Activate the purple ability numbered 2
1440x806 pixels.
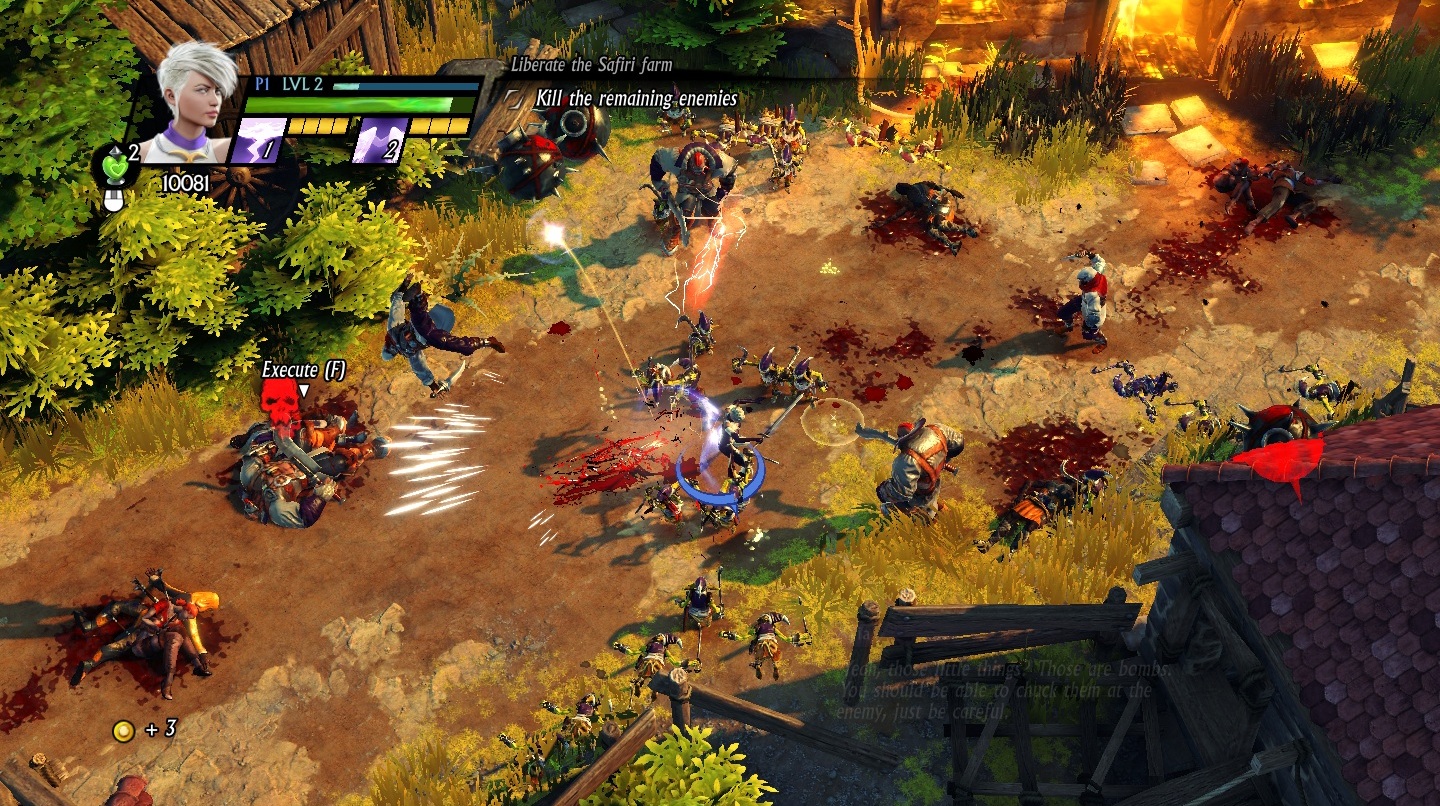(379, 141)
